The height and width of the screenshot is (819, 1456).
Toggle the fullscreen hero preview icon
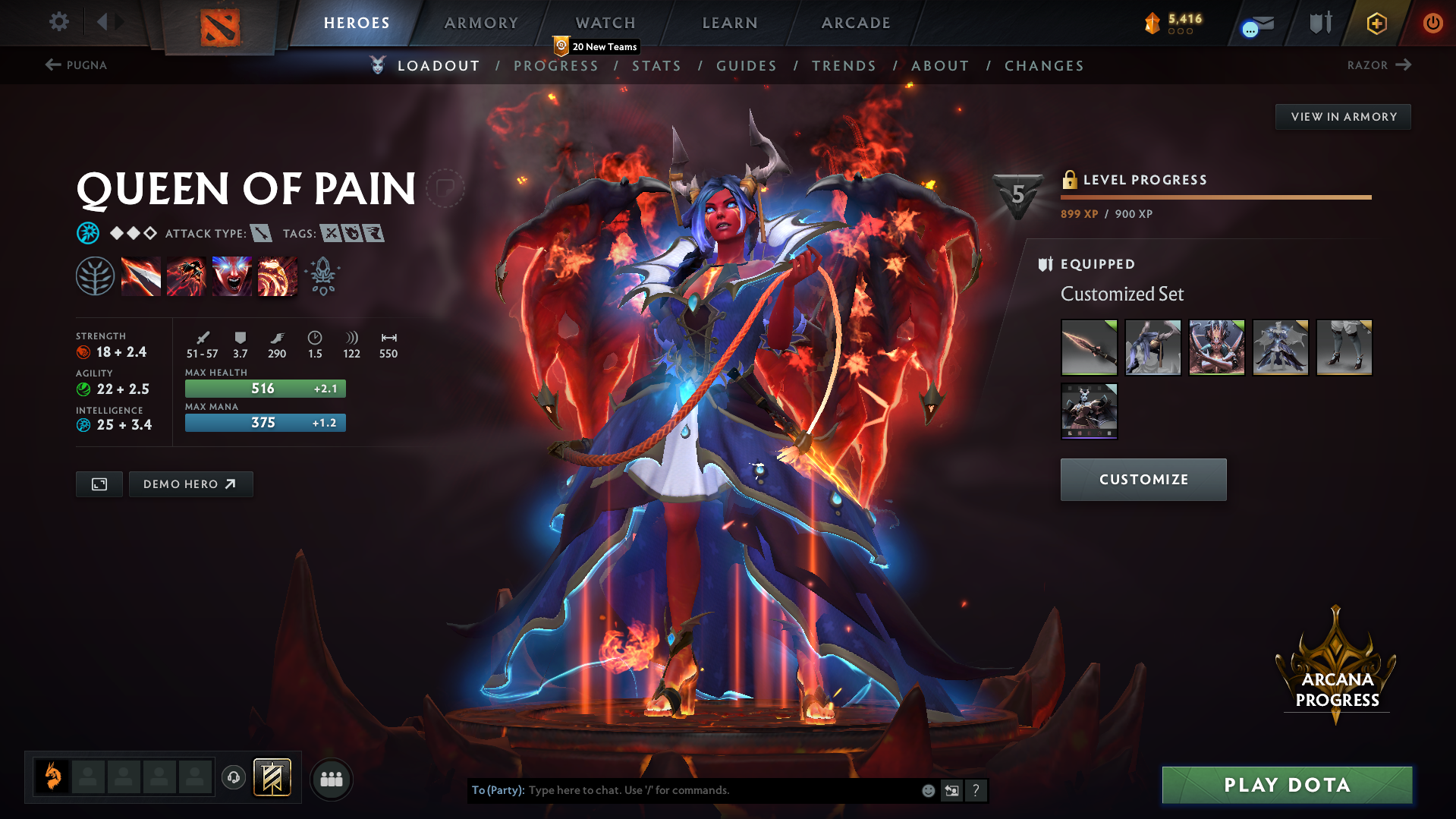click(x=98, y=484)
